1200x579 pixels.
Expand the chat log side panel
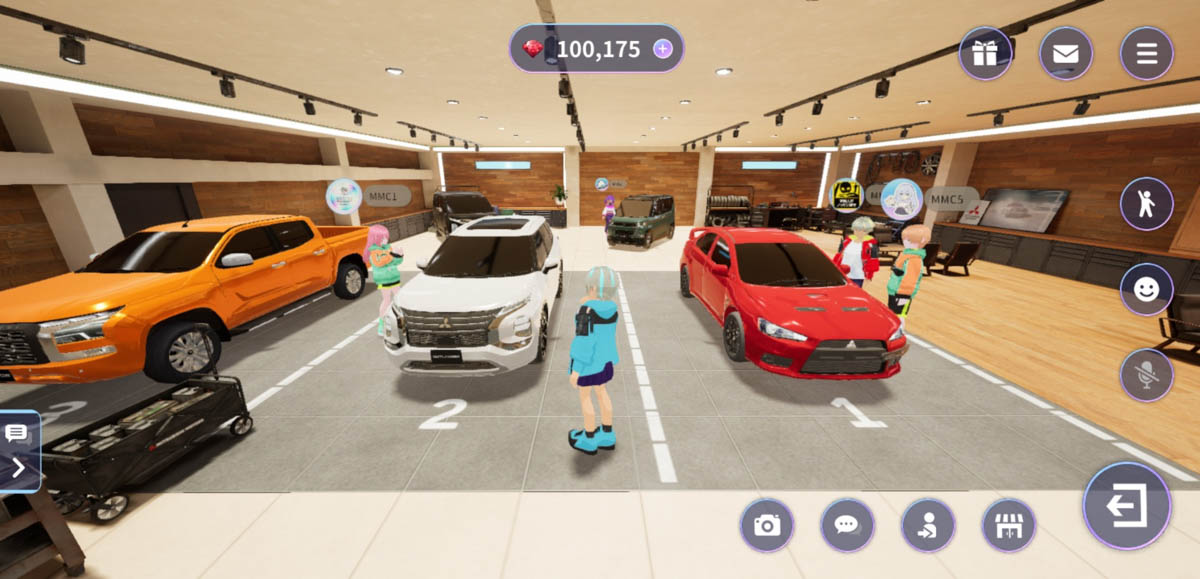tap(19, 452)
